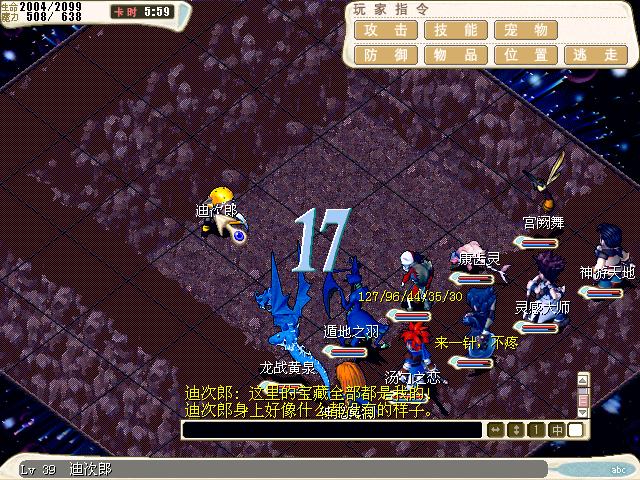Choose the 攻击 (Attack) command
This screenshot has width=640, height=480.
click(x=385, y=31)
